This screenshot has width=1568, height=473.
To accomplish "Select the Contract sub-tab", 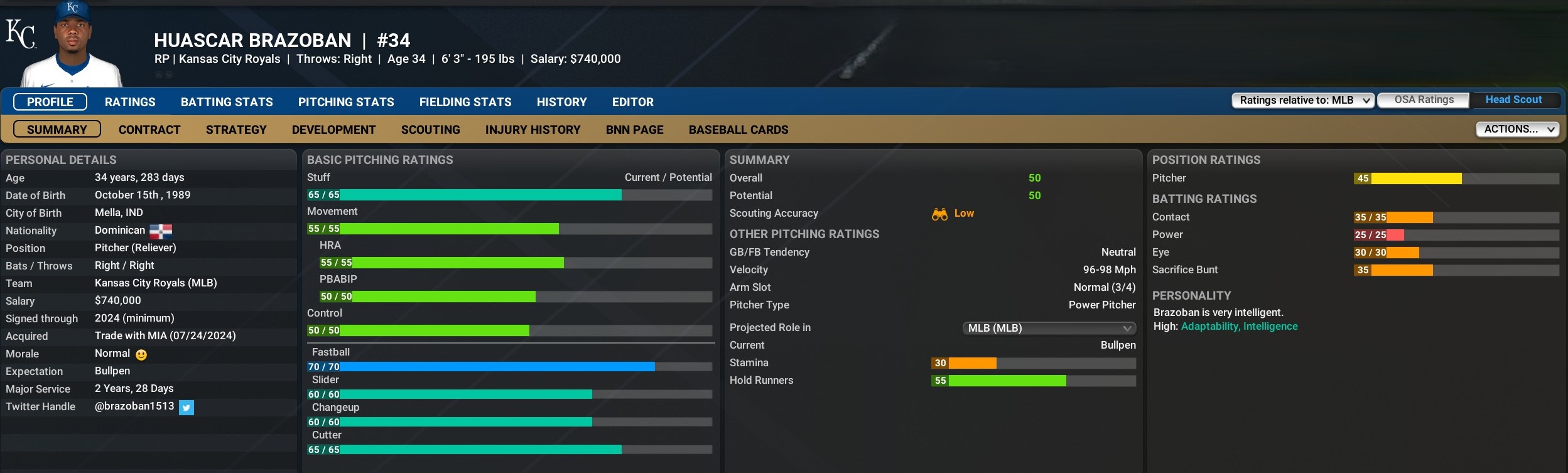I will point(149,129).
